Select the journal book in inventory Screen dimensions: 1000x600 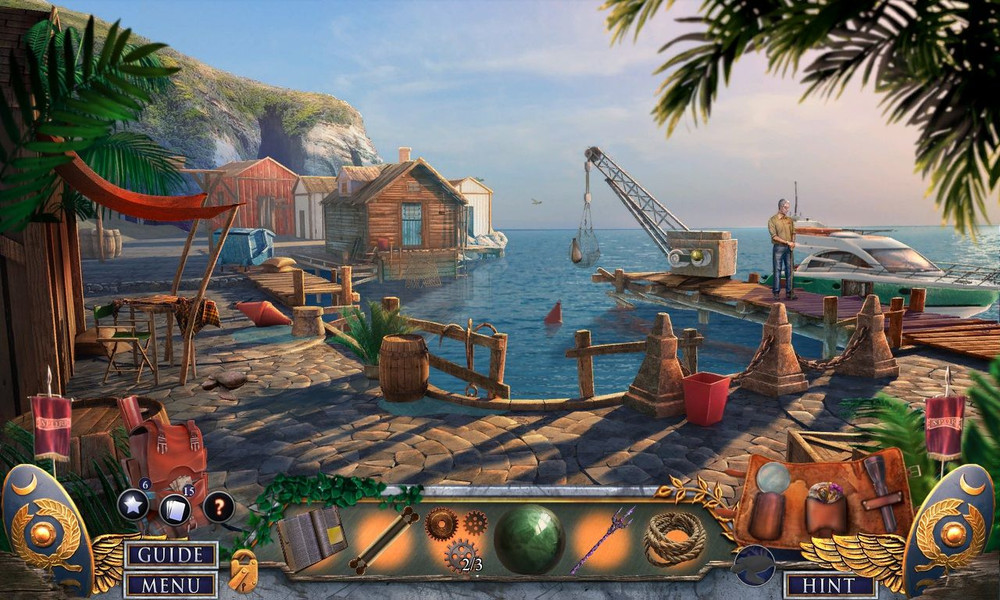[x=311, y=539]
